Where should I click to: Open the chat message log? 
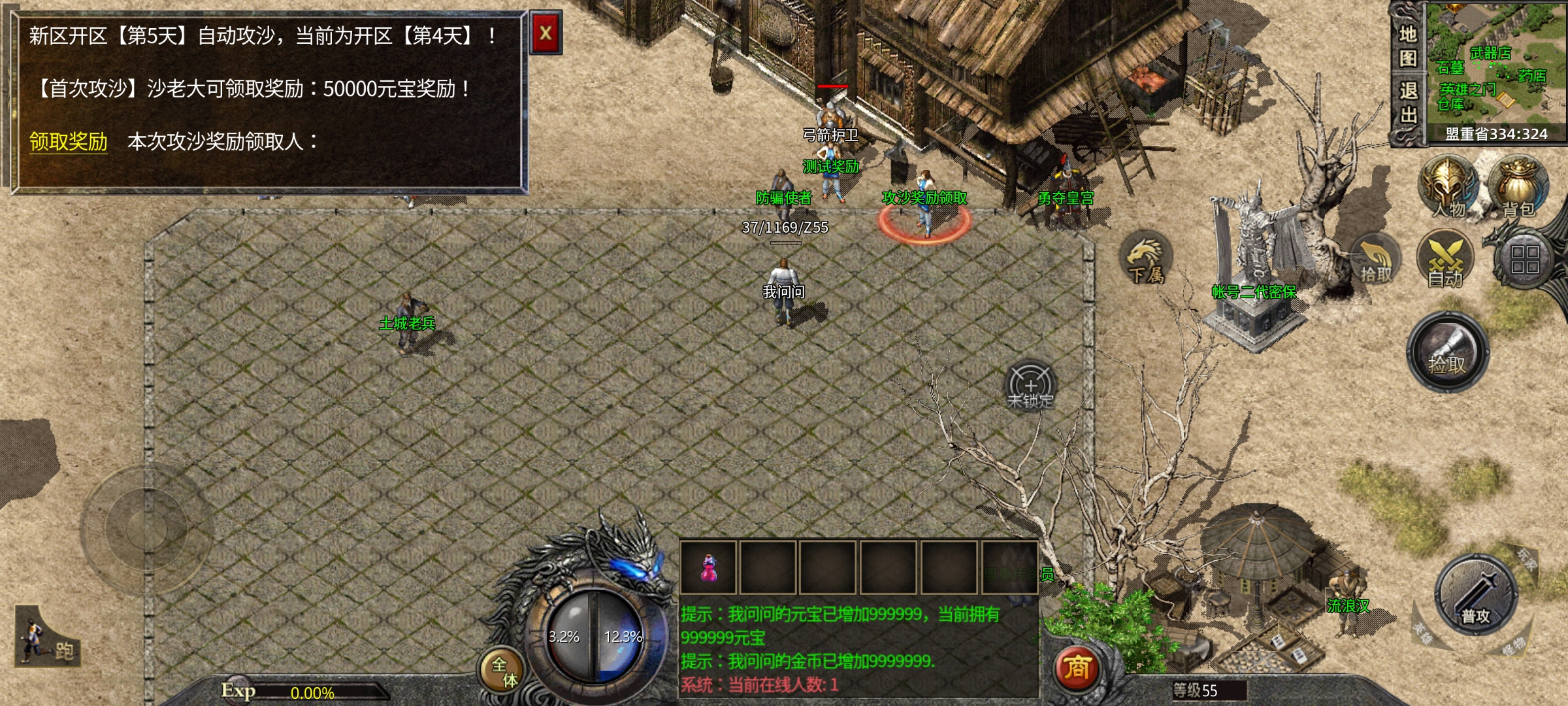point(857,649)
